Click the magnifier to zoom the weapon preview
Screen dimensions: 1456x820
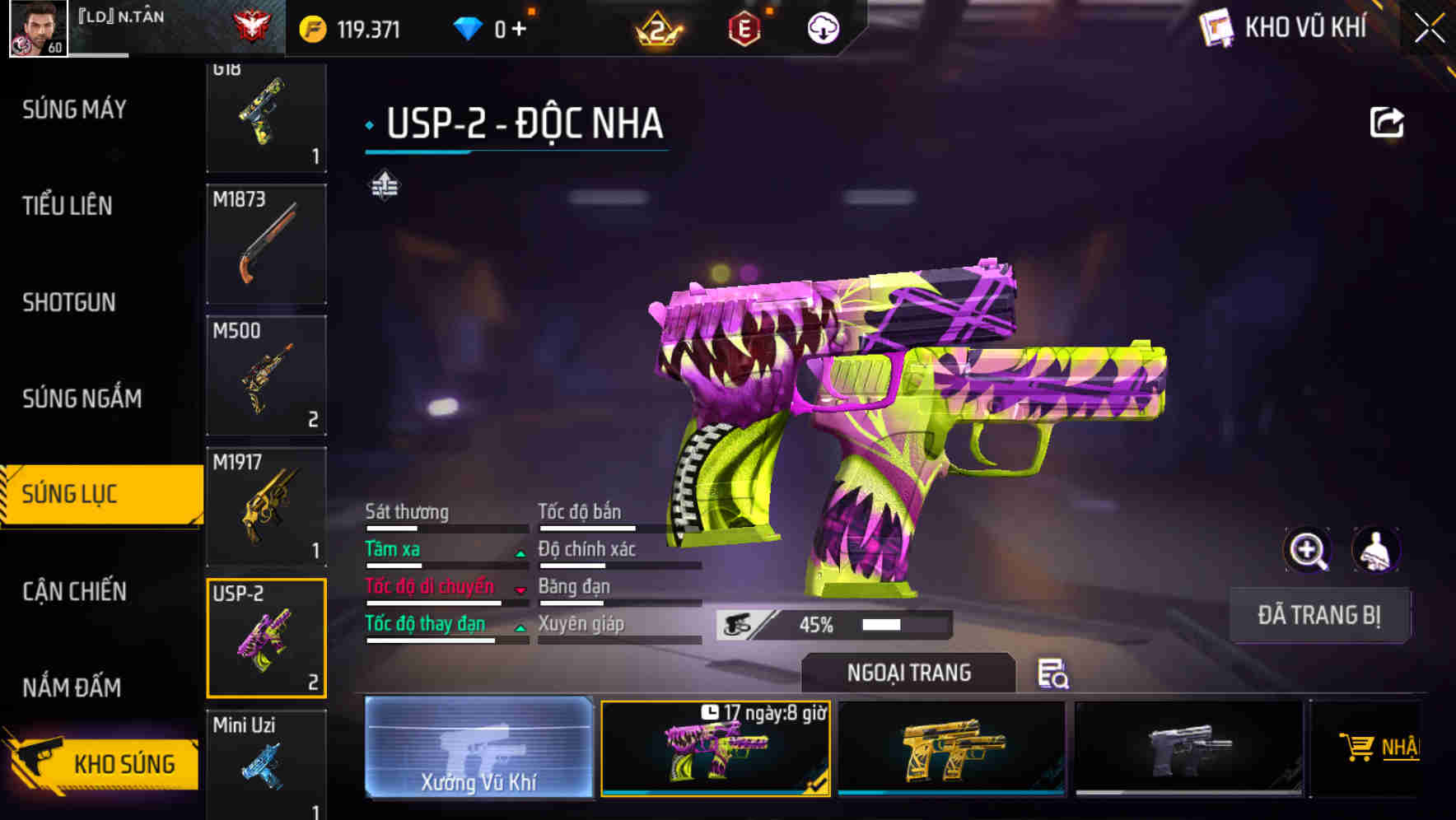point(1309,549)
